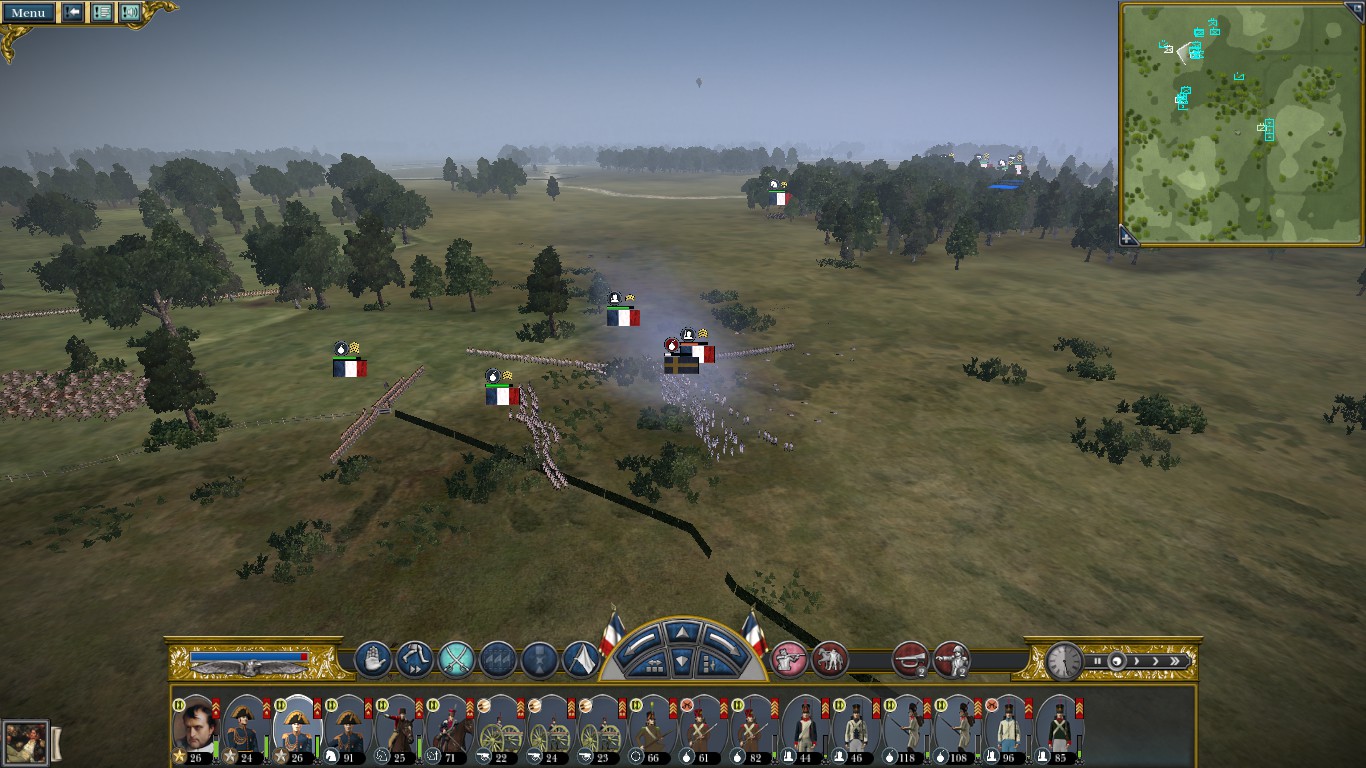Activate the pointing general inspire ability
Screen dimensions: 1366x768
[x=952, y=659]
